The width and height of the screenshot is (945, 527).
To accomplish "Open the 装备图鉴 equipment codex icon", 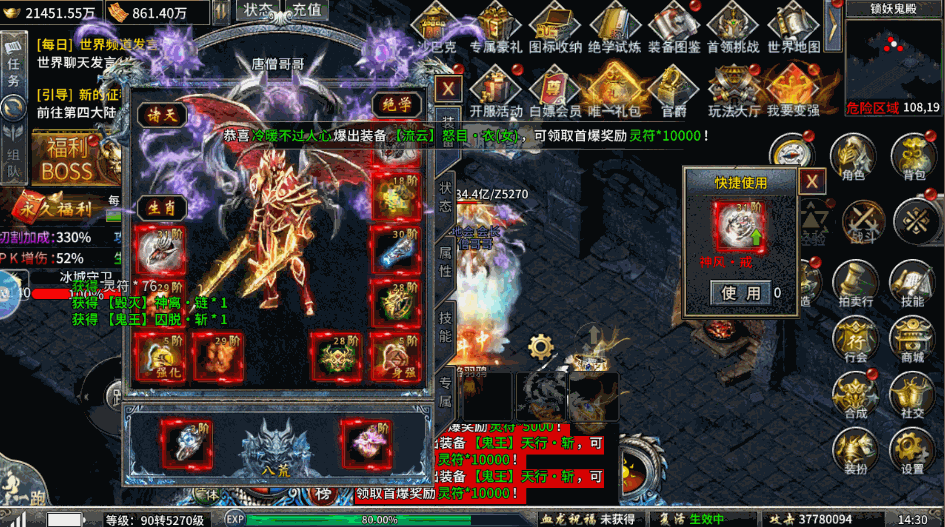I will 673,28.
